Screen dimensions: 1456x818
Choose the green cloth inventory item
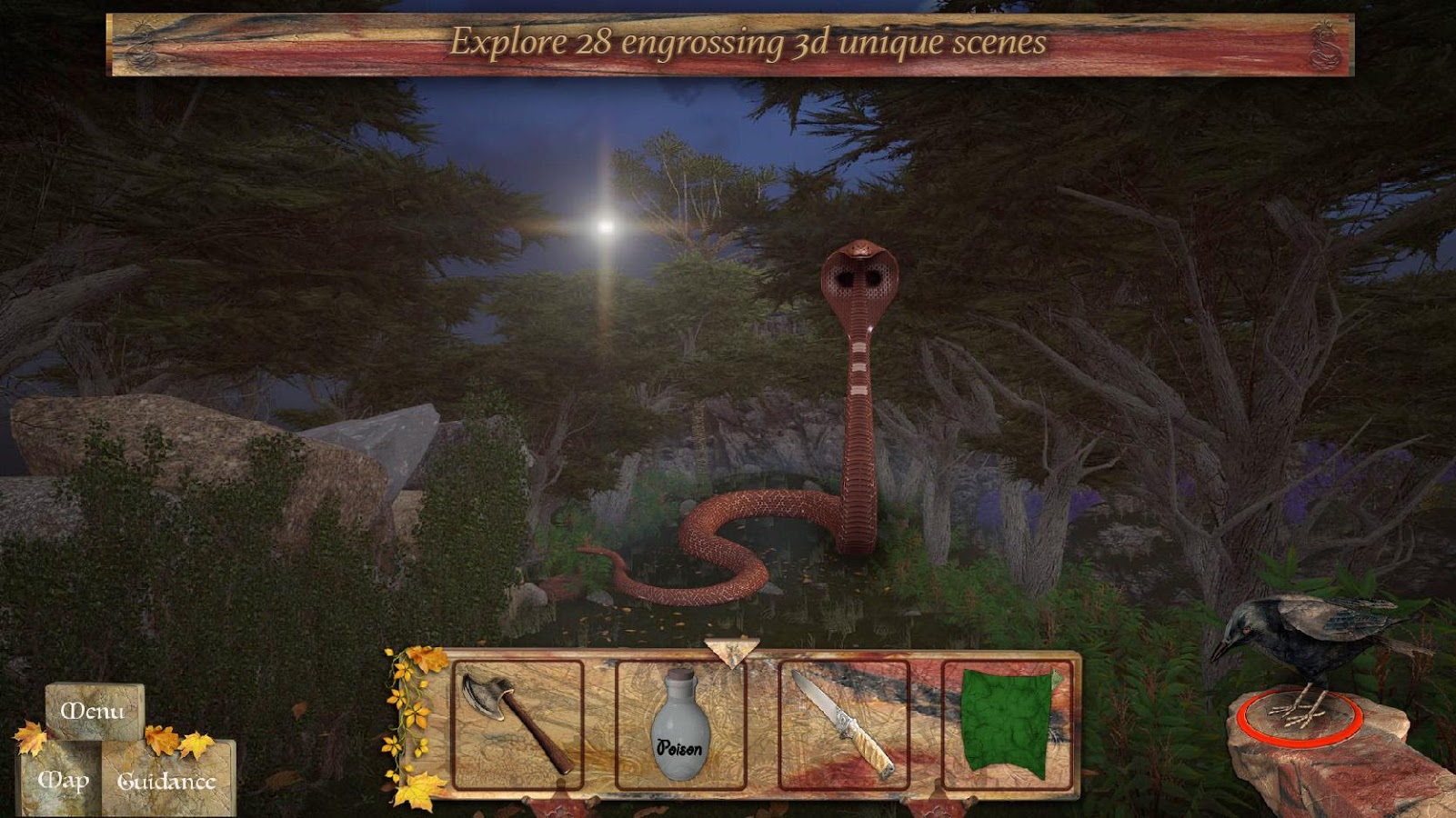1005,723
